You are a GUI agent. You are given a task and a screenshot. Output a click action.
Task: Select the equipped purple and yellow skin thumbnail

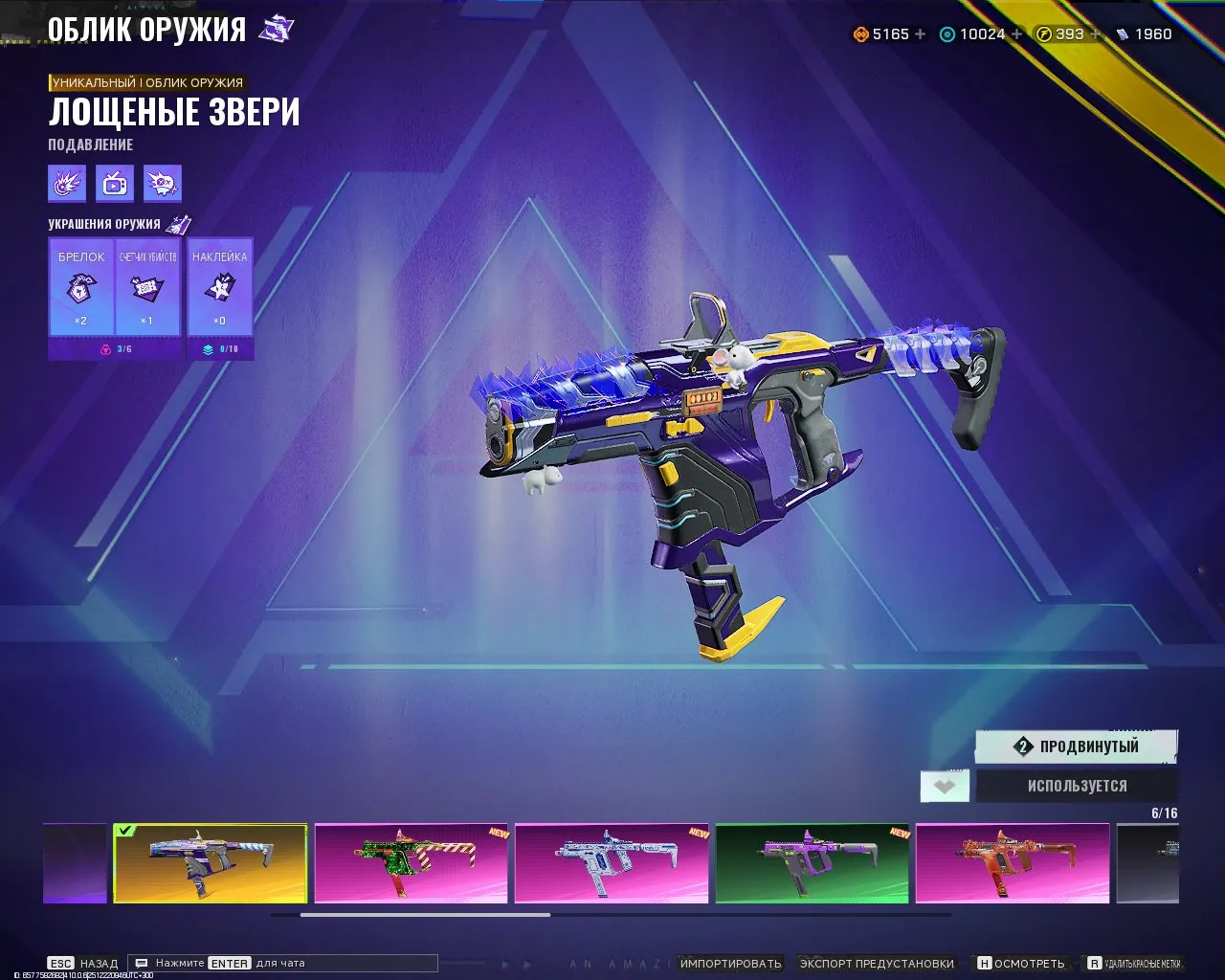click(211, 863)
